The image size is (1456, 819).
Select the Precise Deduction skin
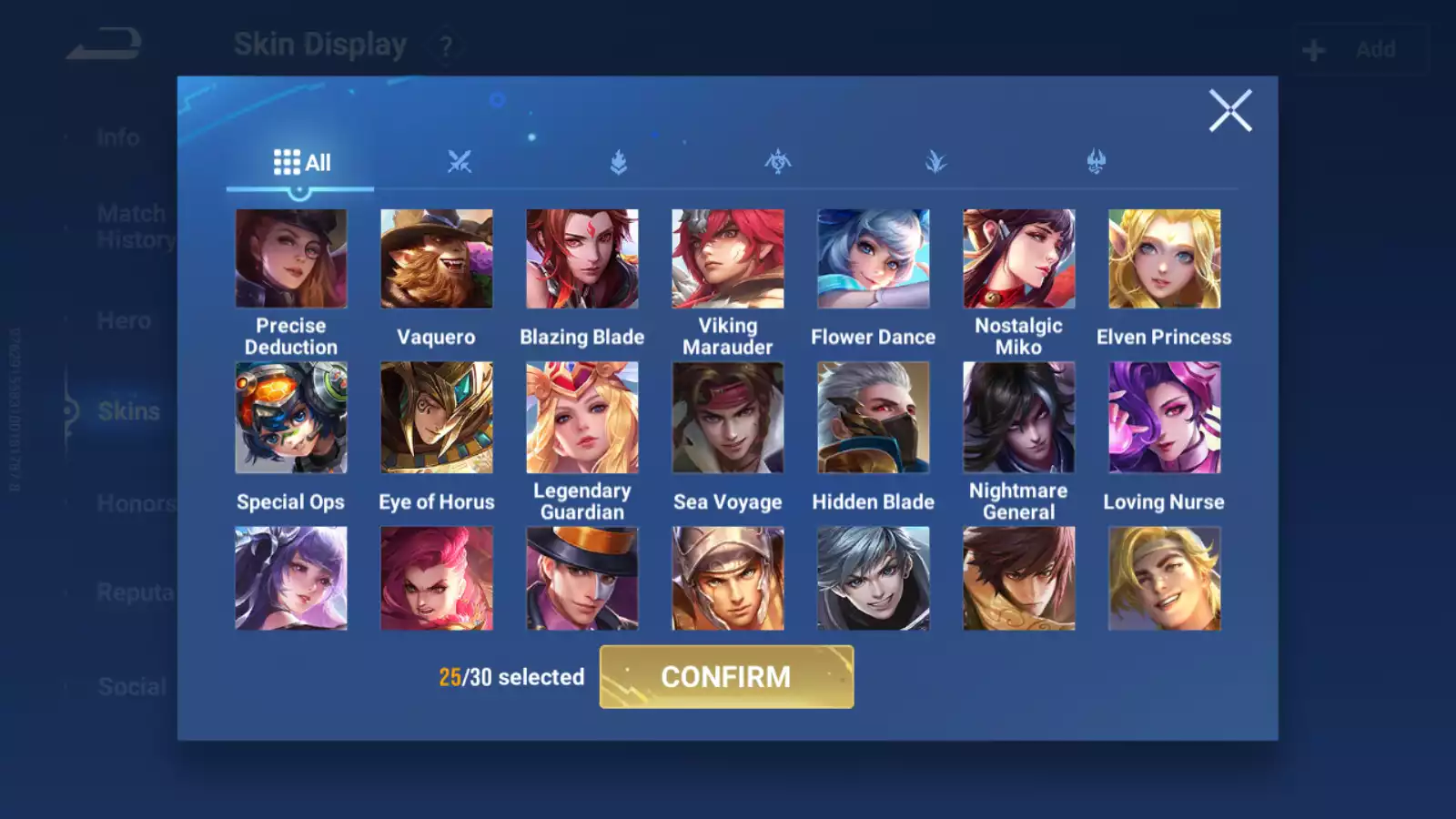coord(291,259)
